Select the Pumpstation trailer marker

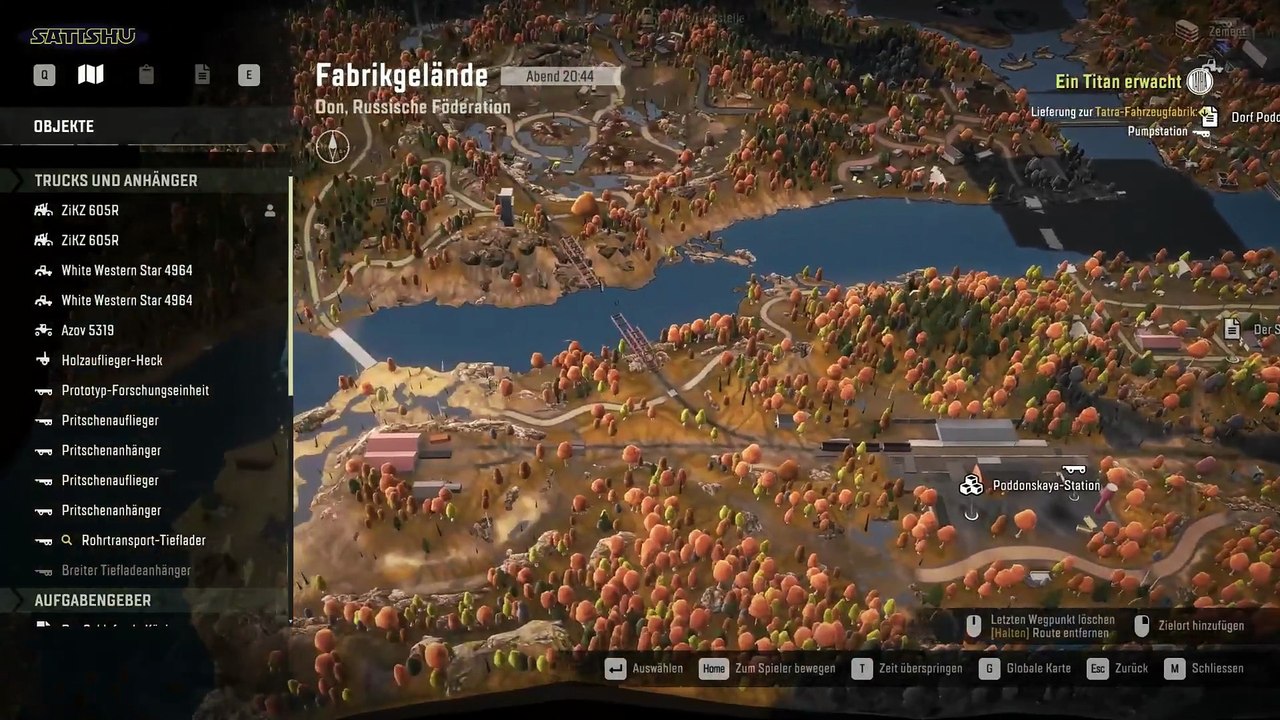click(x=1201, y=132)
